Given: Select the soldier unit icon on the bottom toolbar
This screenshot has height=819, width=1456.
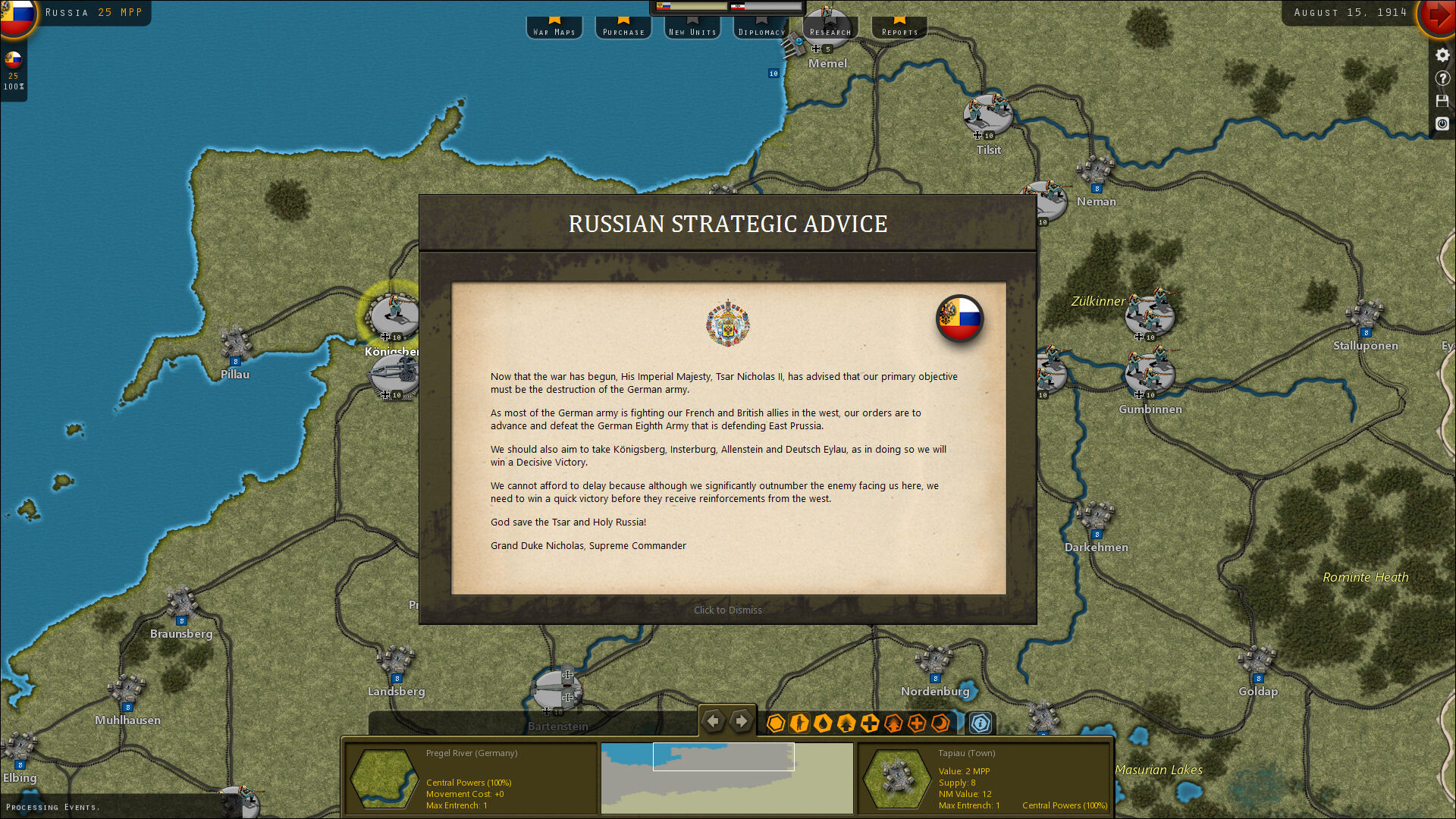Looking at the screenshot, I should (799, 723).
